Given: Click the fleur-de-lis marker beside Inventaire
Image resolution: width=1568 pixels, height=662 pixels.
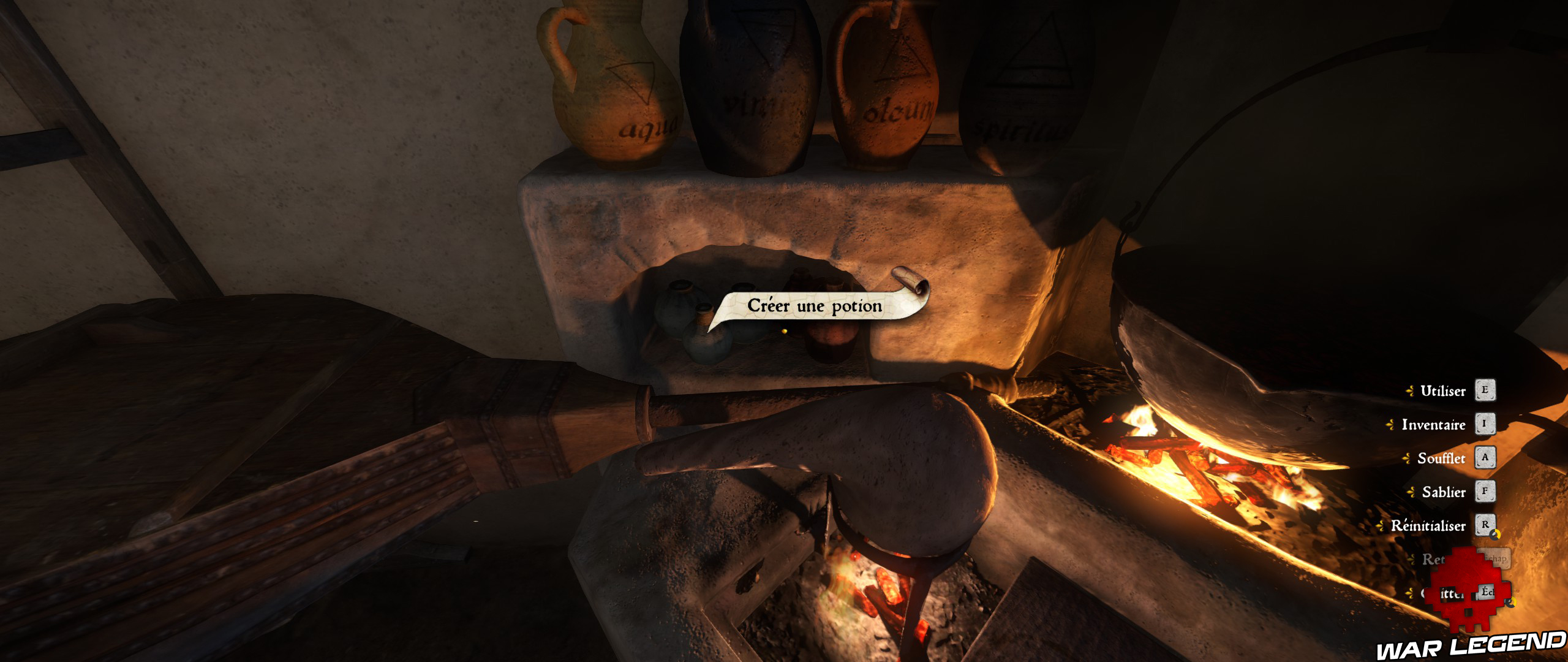Looking at the screenshot, I should pos(1390,424).
